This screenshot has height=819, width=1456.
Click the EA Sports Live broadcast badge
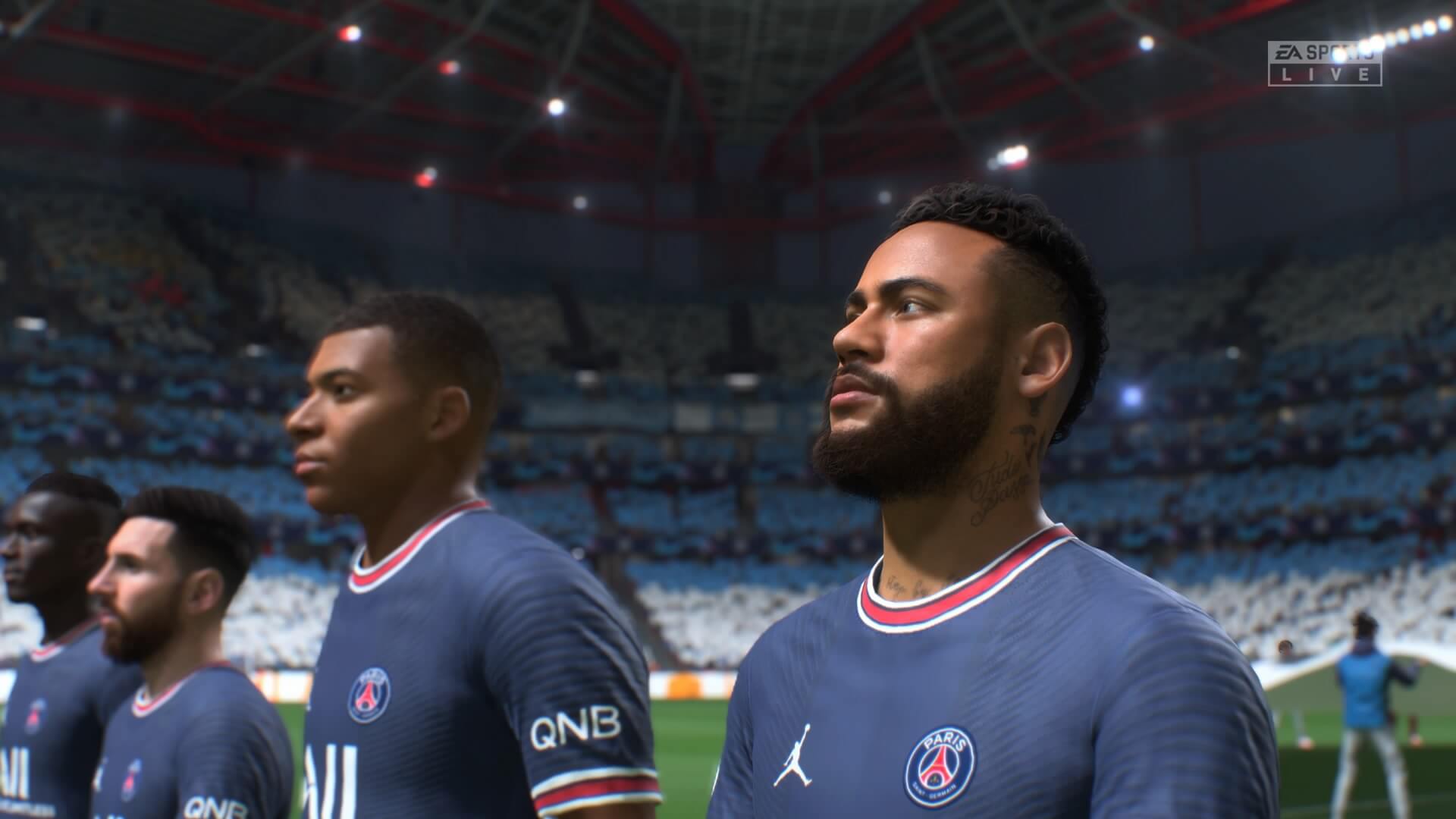tap(1325, 63)
